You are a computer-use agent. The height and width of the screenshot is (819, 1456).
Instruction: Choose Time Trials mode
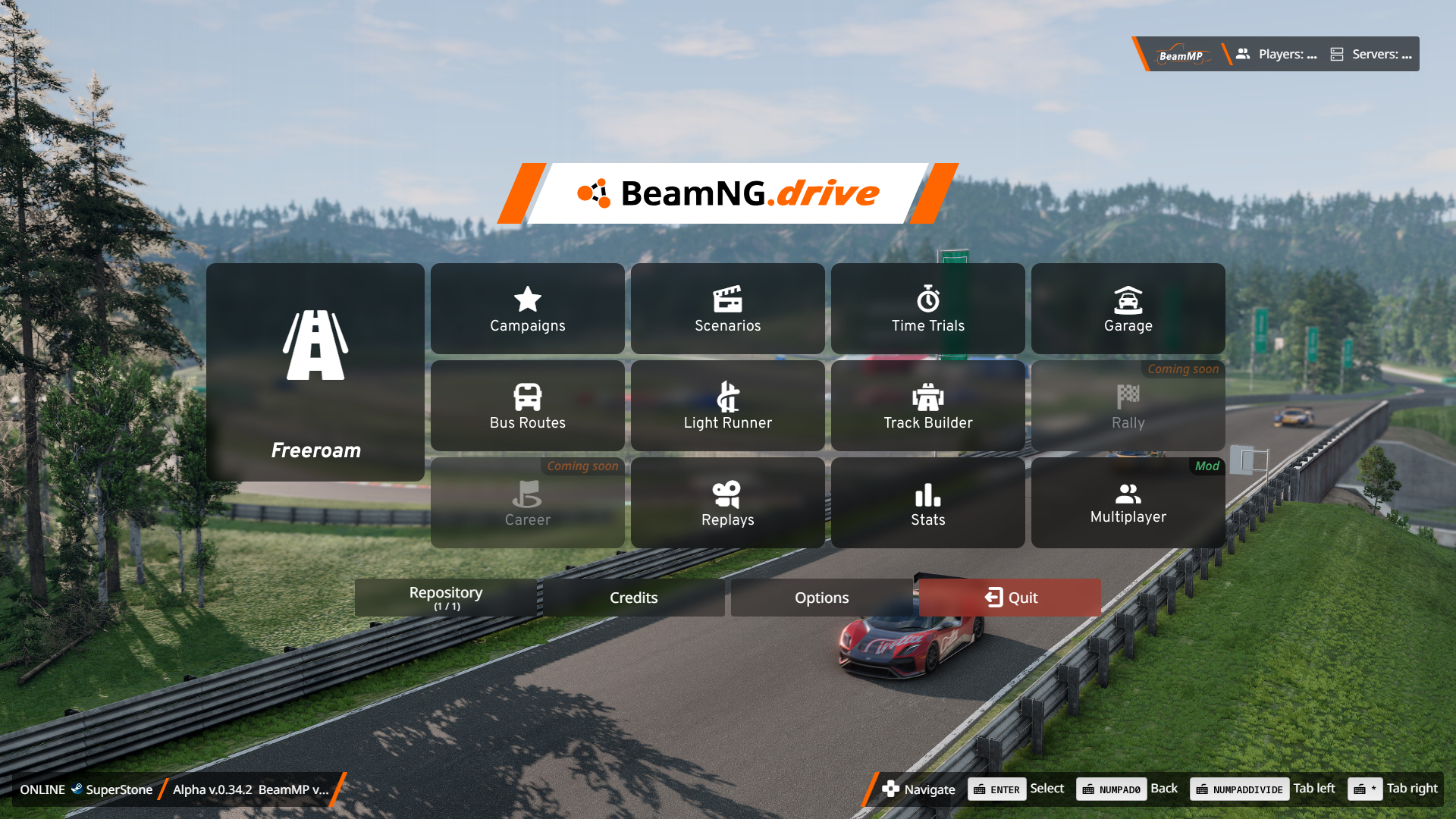click(x=928, y=309)
